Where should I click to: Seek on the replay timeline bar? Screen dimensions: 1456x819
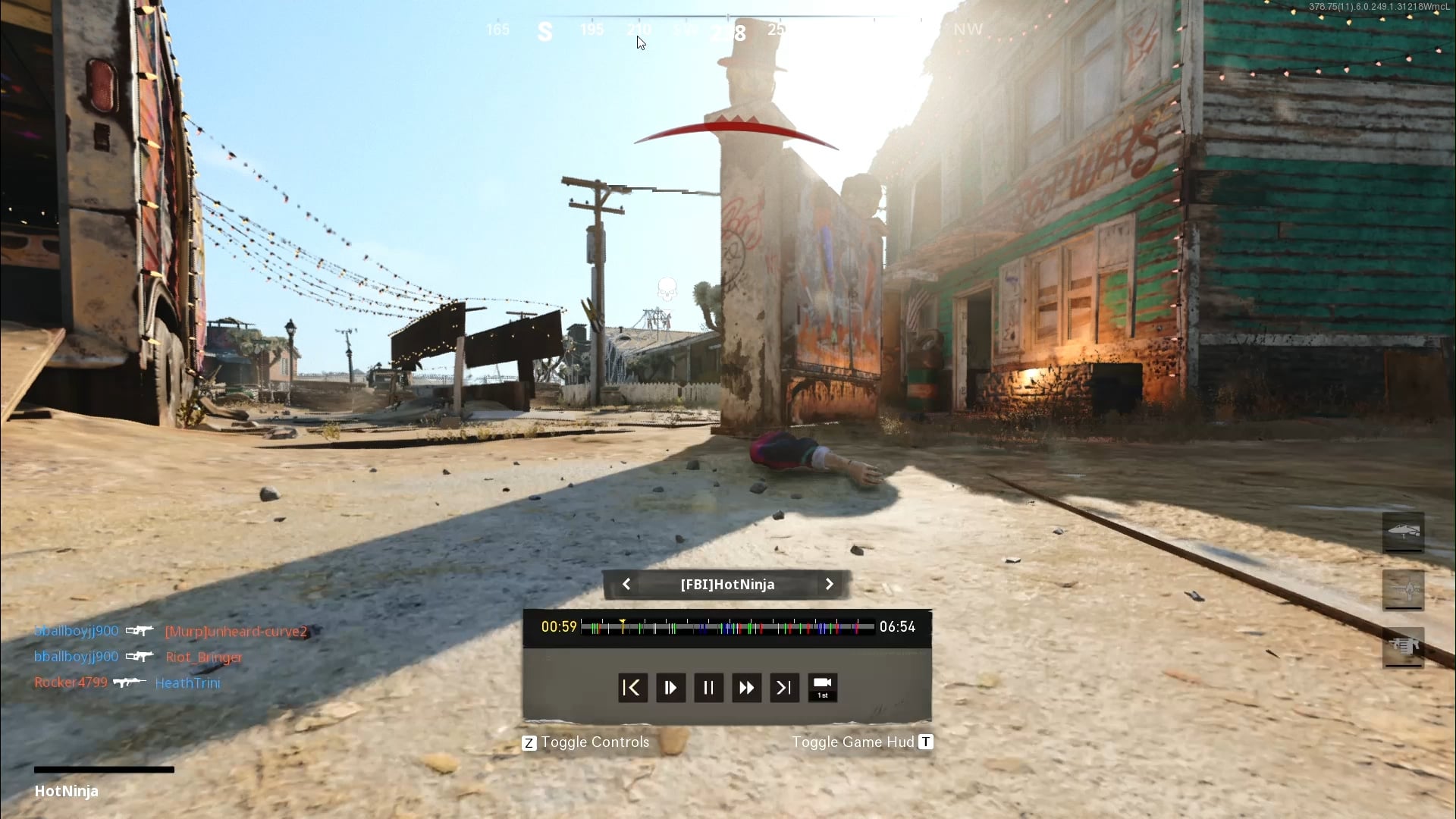coord(728,627)
